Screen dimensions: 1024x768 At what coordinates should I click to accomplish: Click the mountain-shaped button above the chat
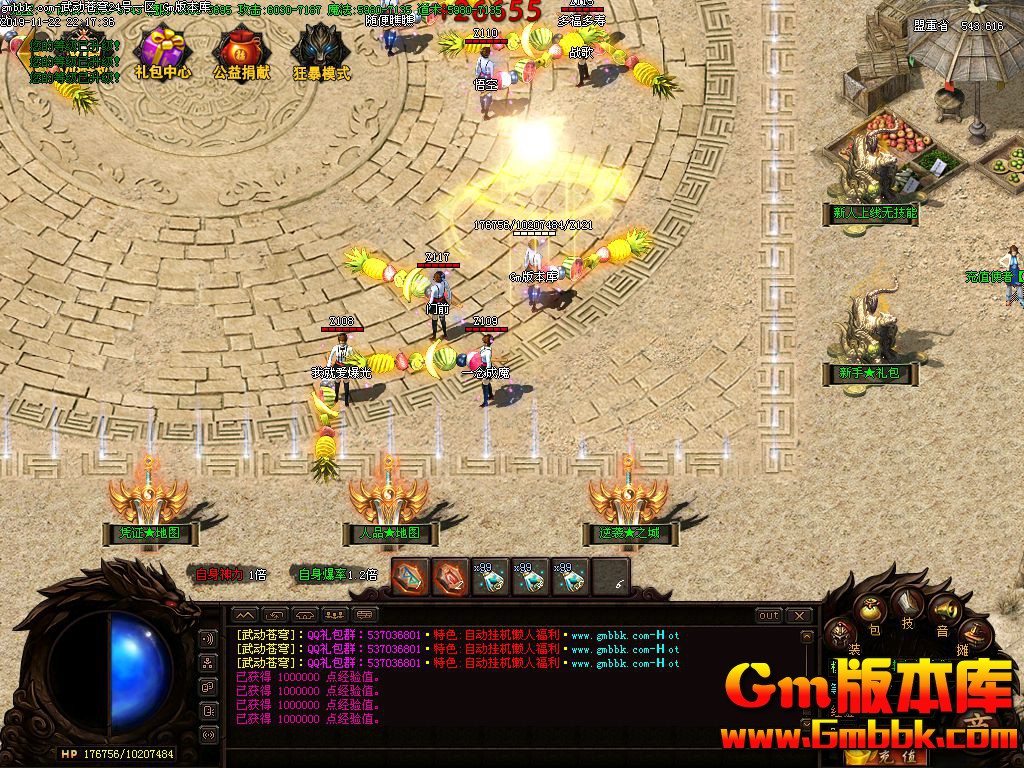click(245, 614)
